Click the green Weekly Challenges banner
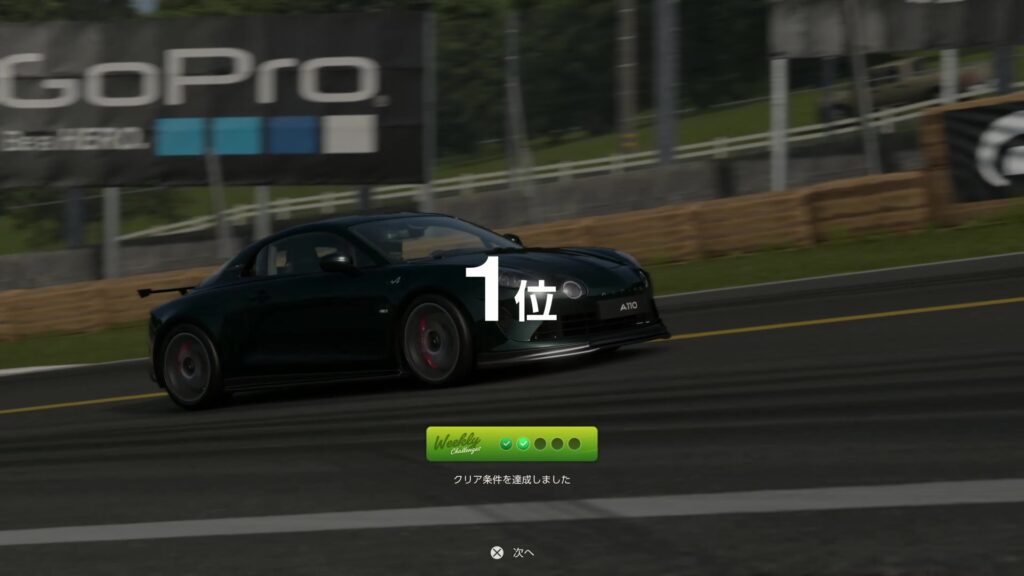Viewport: 1024px width, 576px height. [511, 444]
